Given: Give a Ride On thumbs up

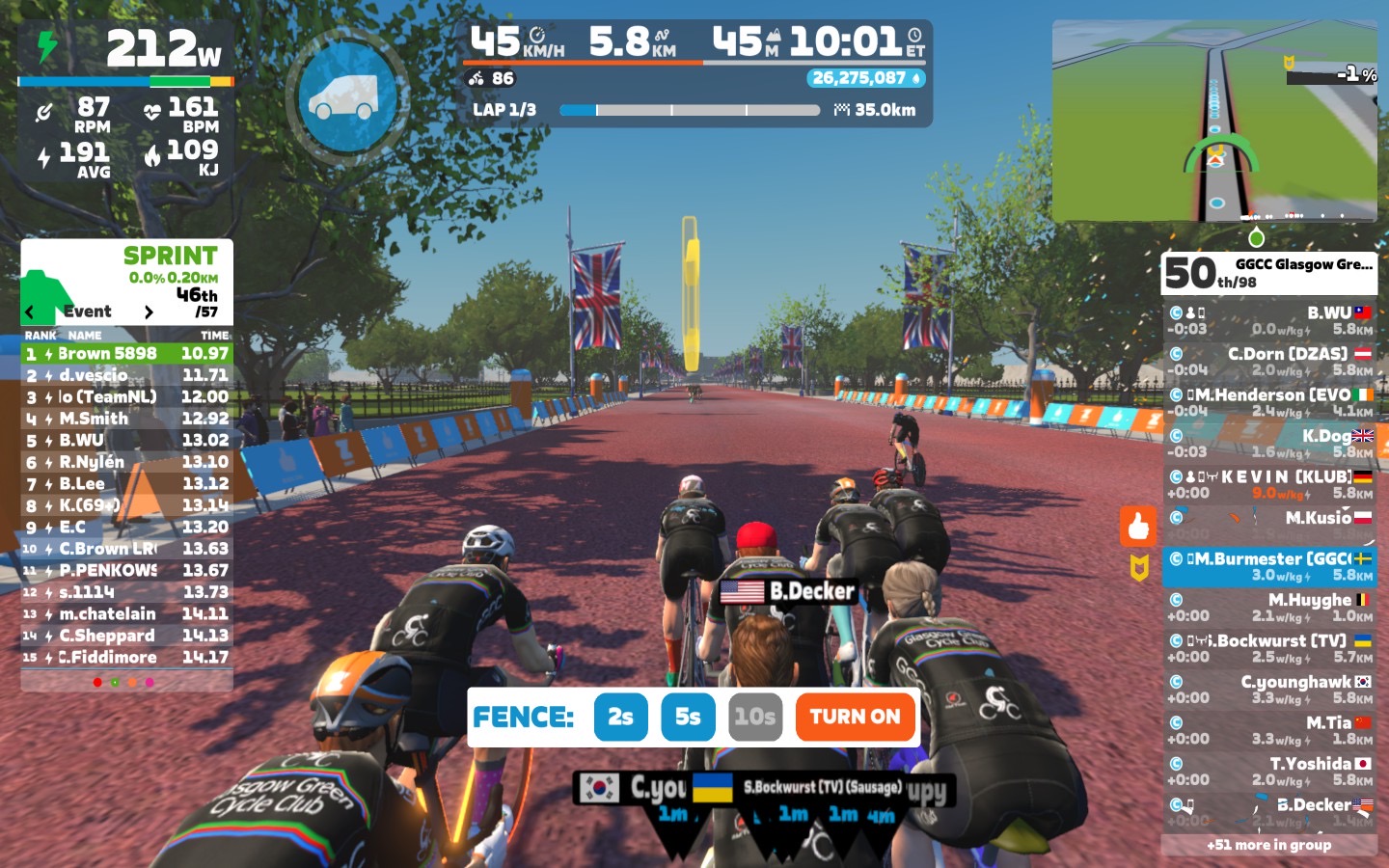Looking at the screenshot, I should click(x=1138, y=527).
